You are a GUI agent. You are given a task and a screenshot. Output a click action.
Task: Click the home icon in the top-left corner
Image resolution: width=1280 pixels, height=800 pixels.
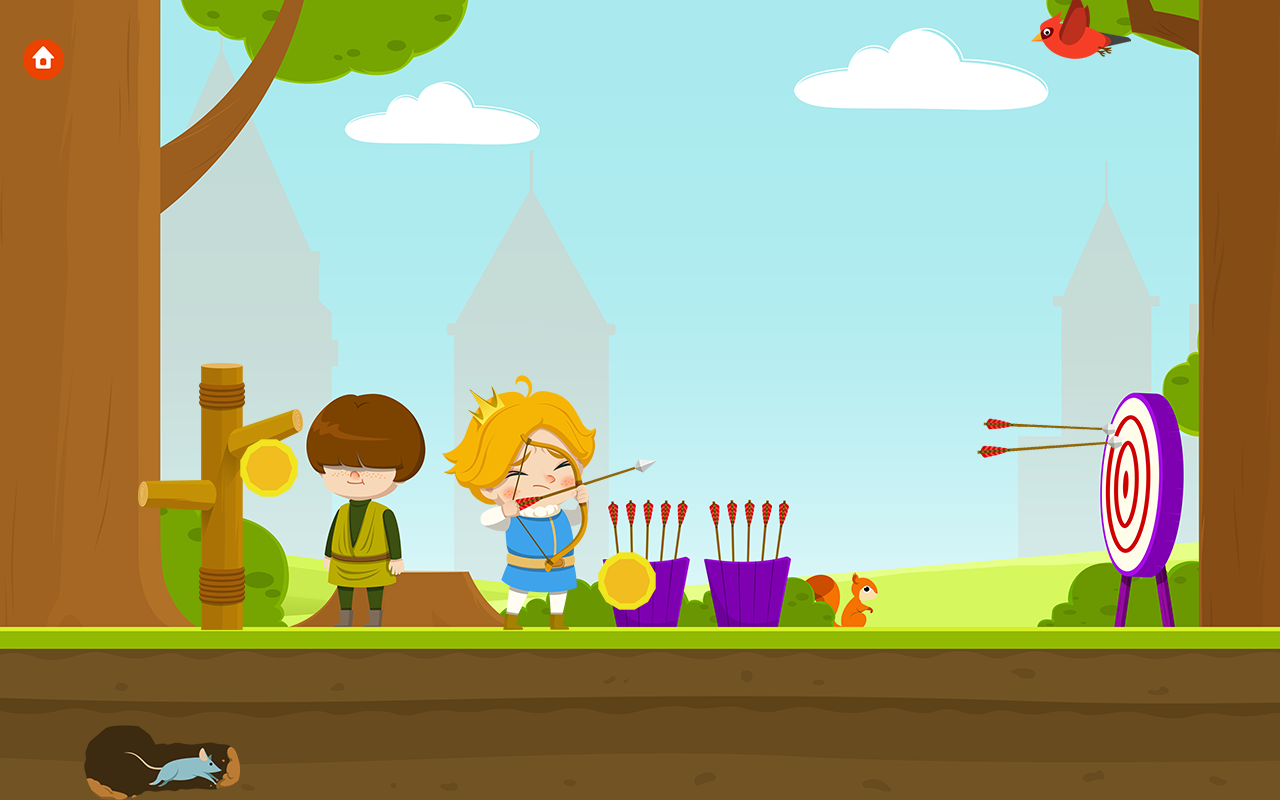(x=42, y=60)
